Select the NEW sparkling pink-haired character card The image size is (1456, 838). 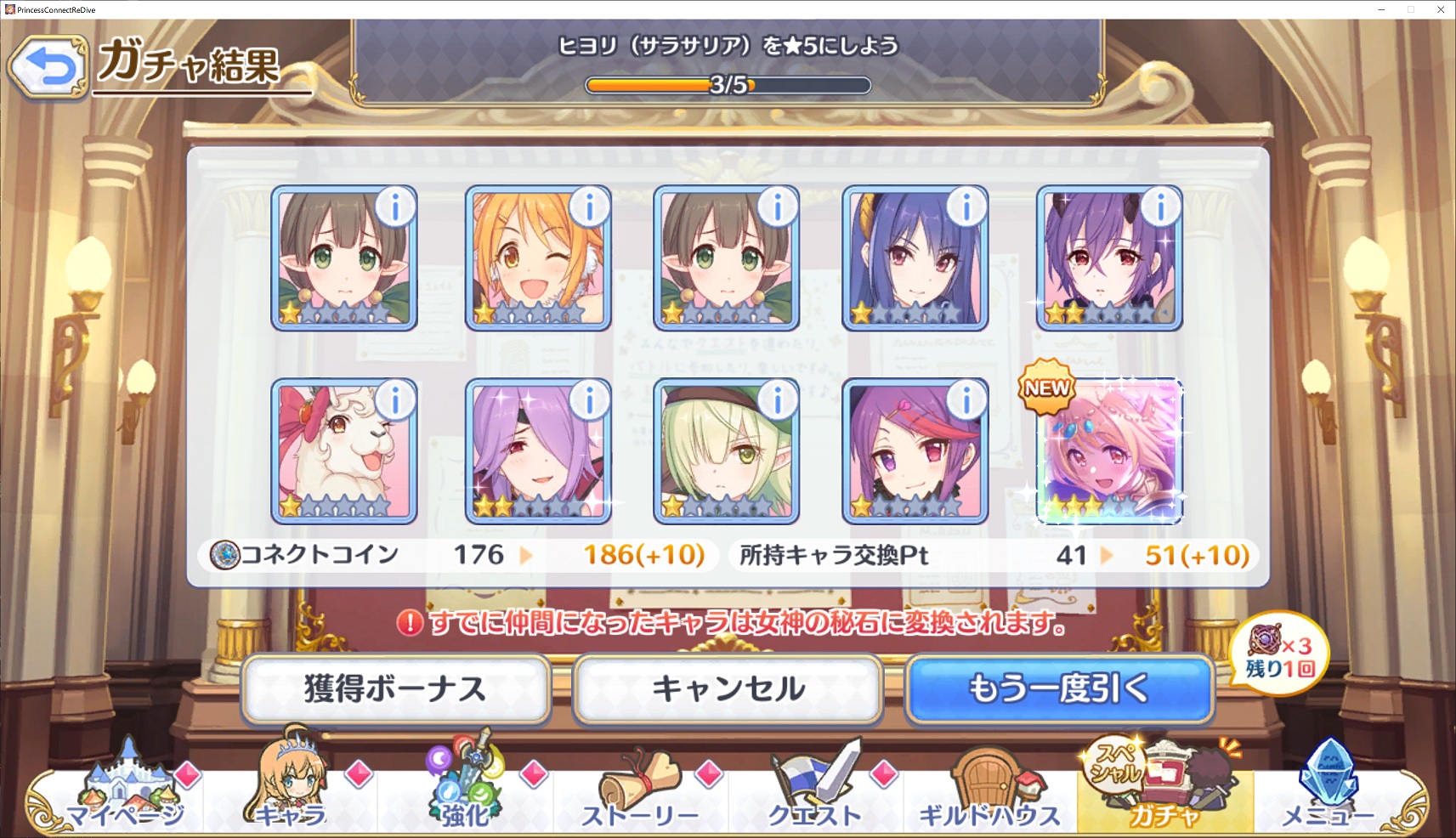point(1109,451)
